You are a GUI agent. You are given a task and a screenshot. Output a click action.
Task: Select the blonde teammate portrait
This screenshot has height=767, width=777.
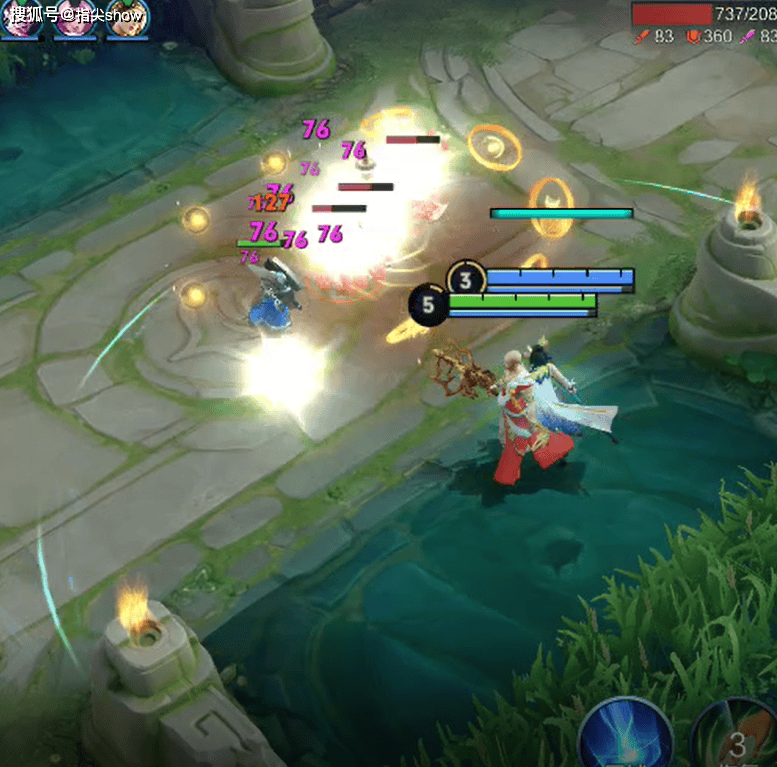tap(125, 17)
